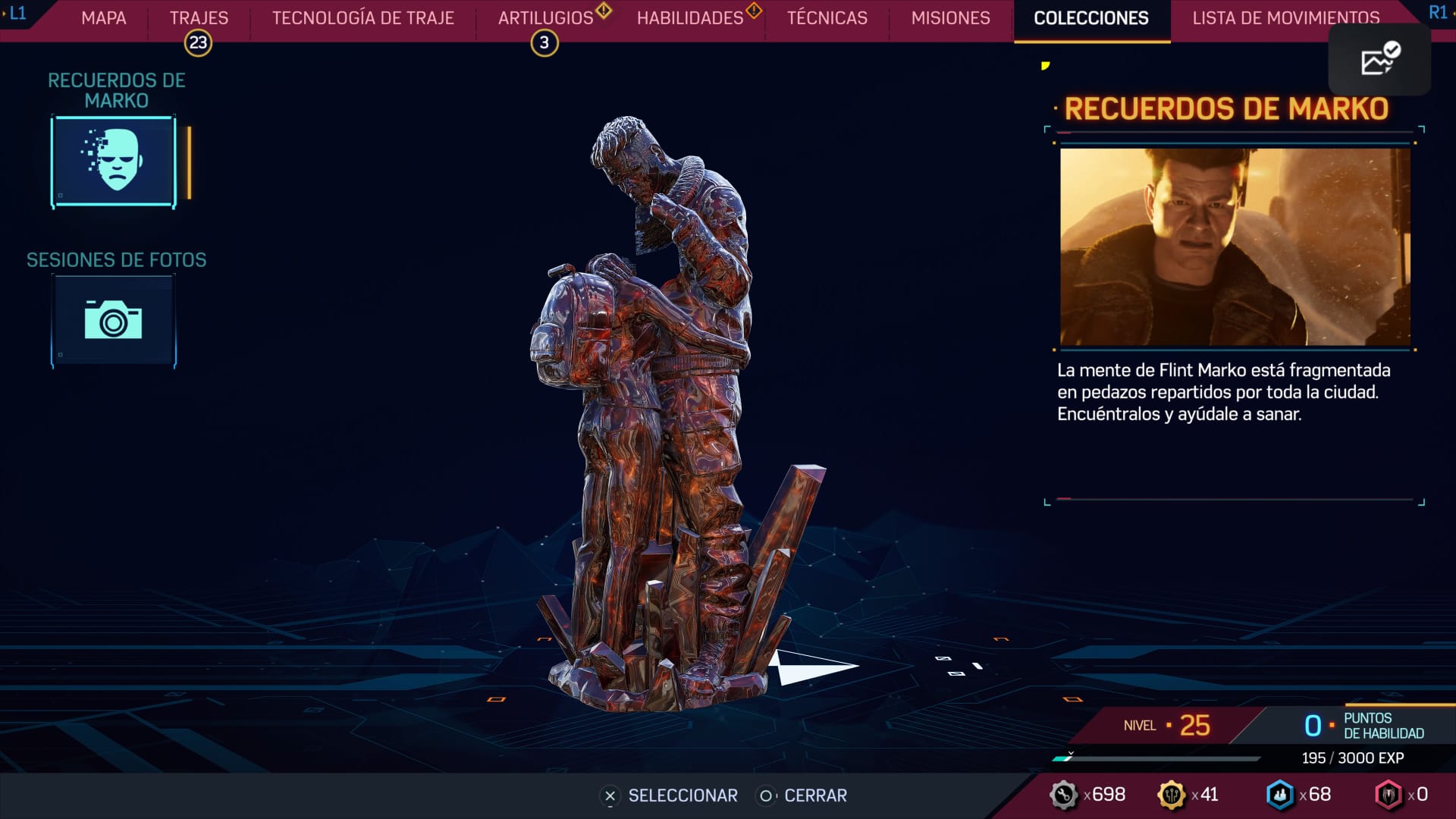Open the Trajes tab
1456x819 pixels.
coord(199,18)
